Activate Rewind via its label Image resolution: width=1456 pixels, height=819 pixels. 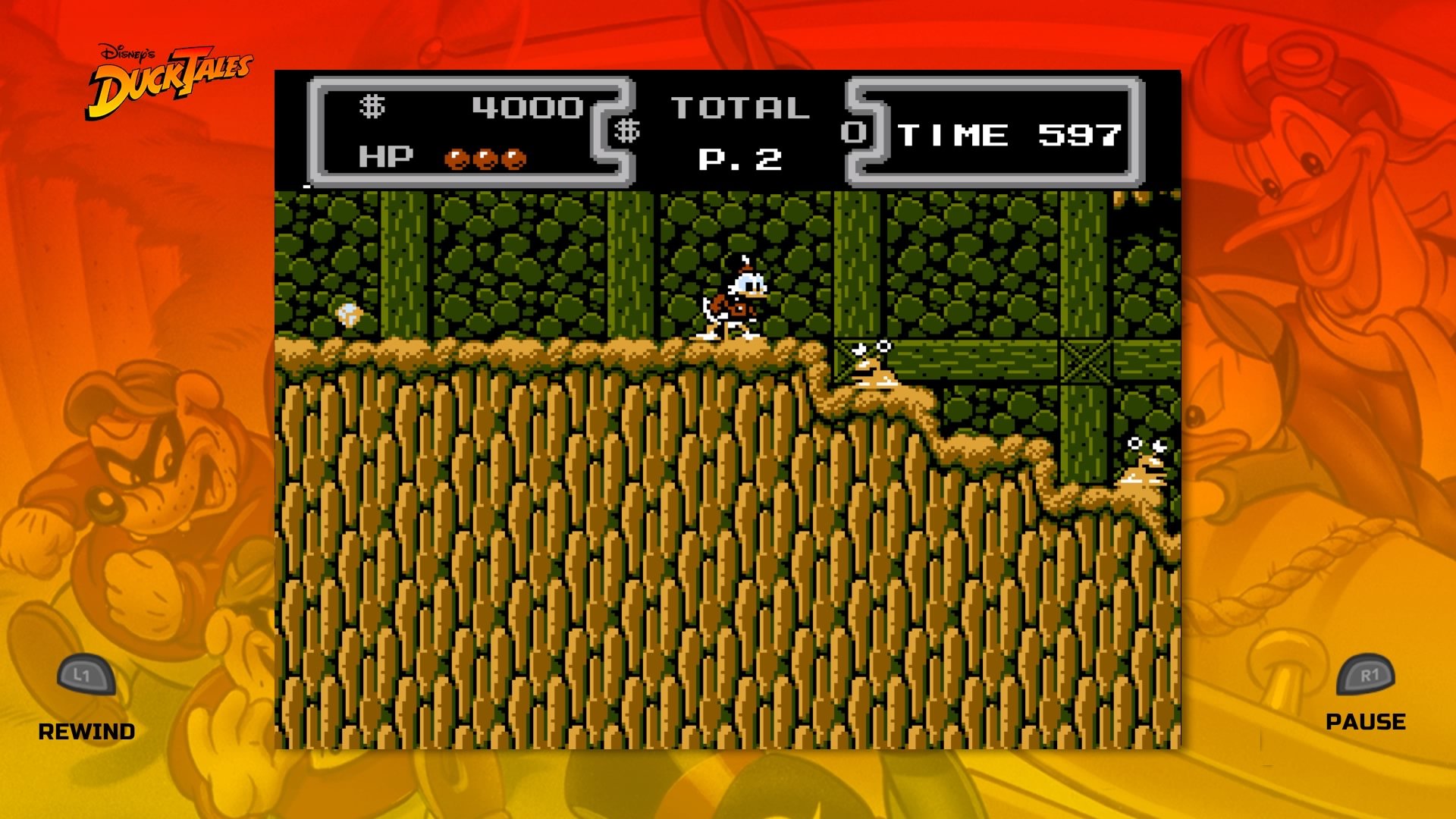pos(87,732)
